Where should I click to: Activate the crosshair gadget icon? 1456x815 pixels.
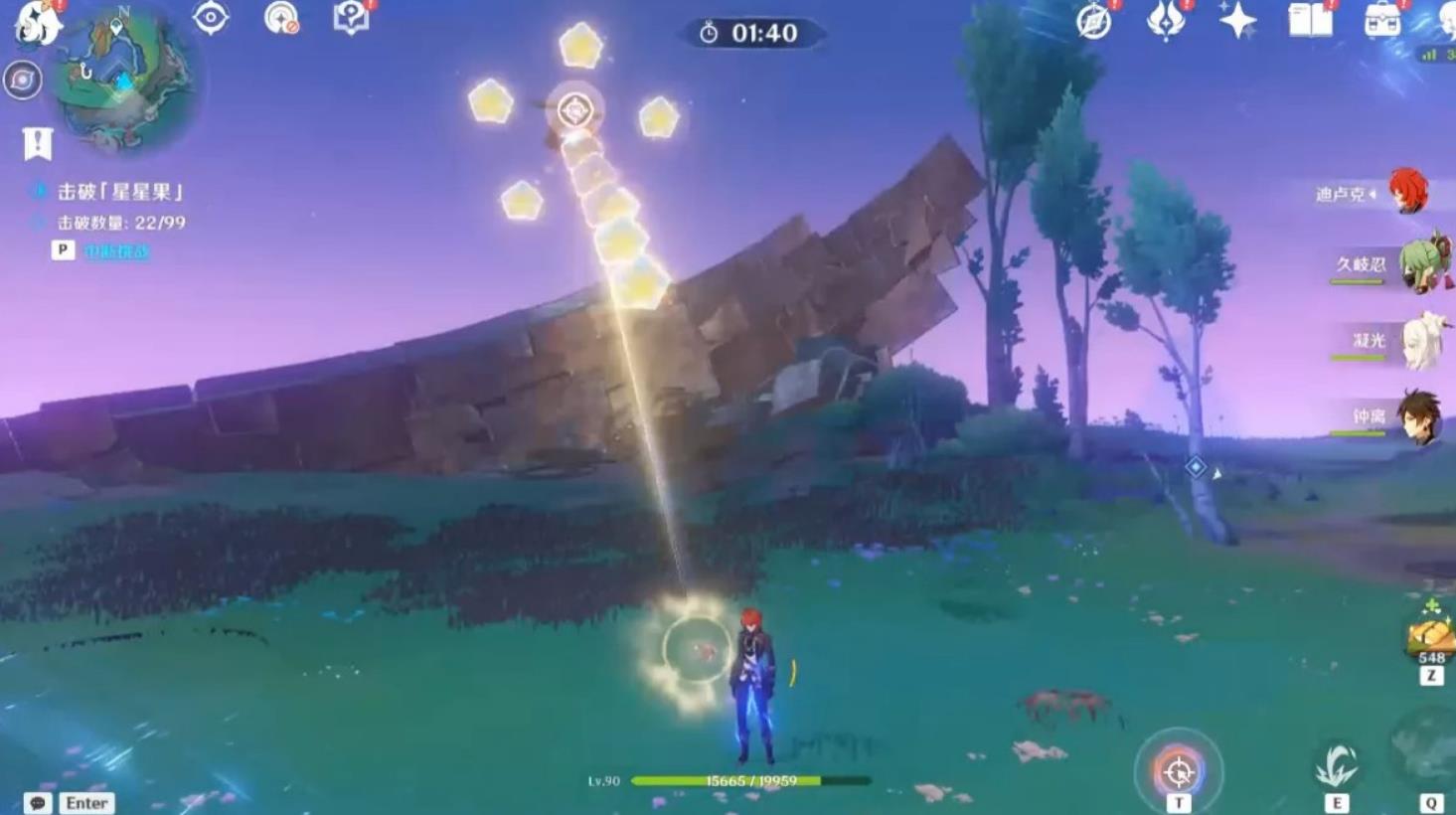pyautogui.click(x=1179, y=770)
